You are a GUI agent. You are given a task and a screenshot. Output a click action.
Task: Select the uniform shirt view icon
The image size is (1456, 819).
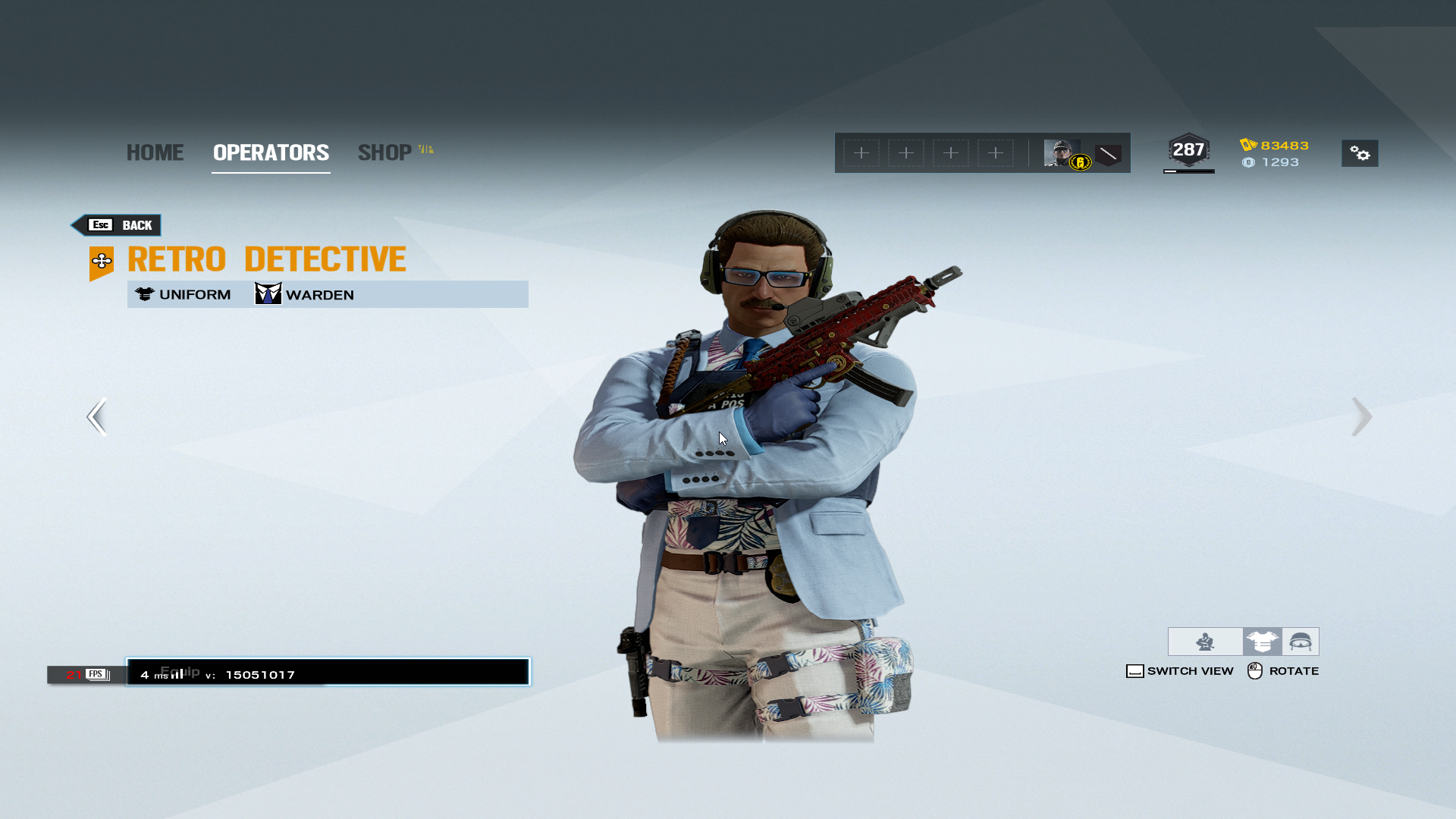tap(1262, 642)
